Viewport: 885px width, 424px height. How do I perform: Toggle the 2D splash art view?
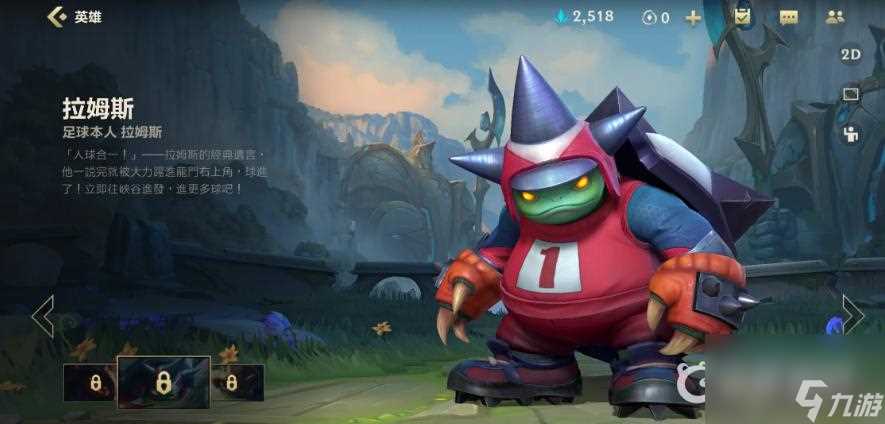850,55
